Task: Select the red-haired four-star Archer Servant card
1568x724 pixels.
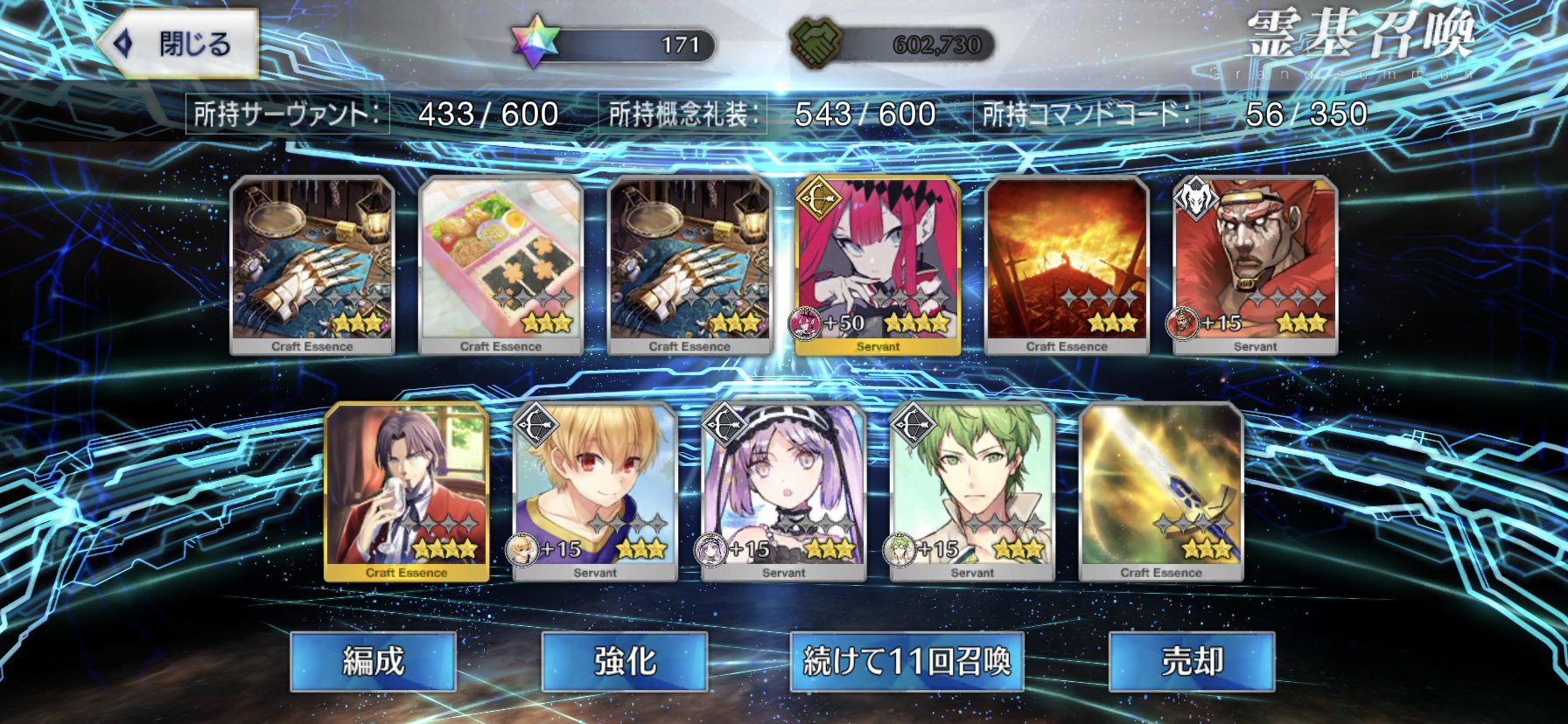Action: pos(878,264)
